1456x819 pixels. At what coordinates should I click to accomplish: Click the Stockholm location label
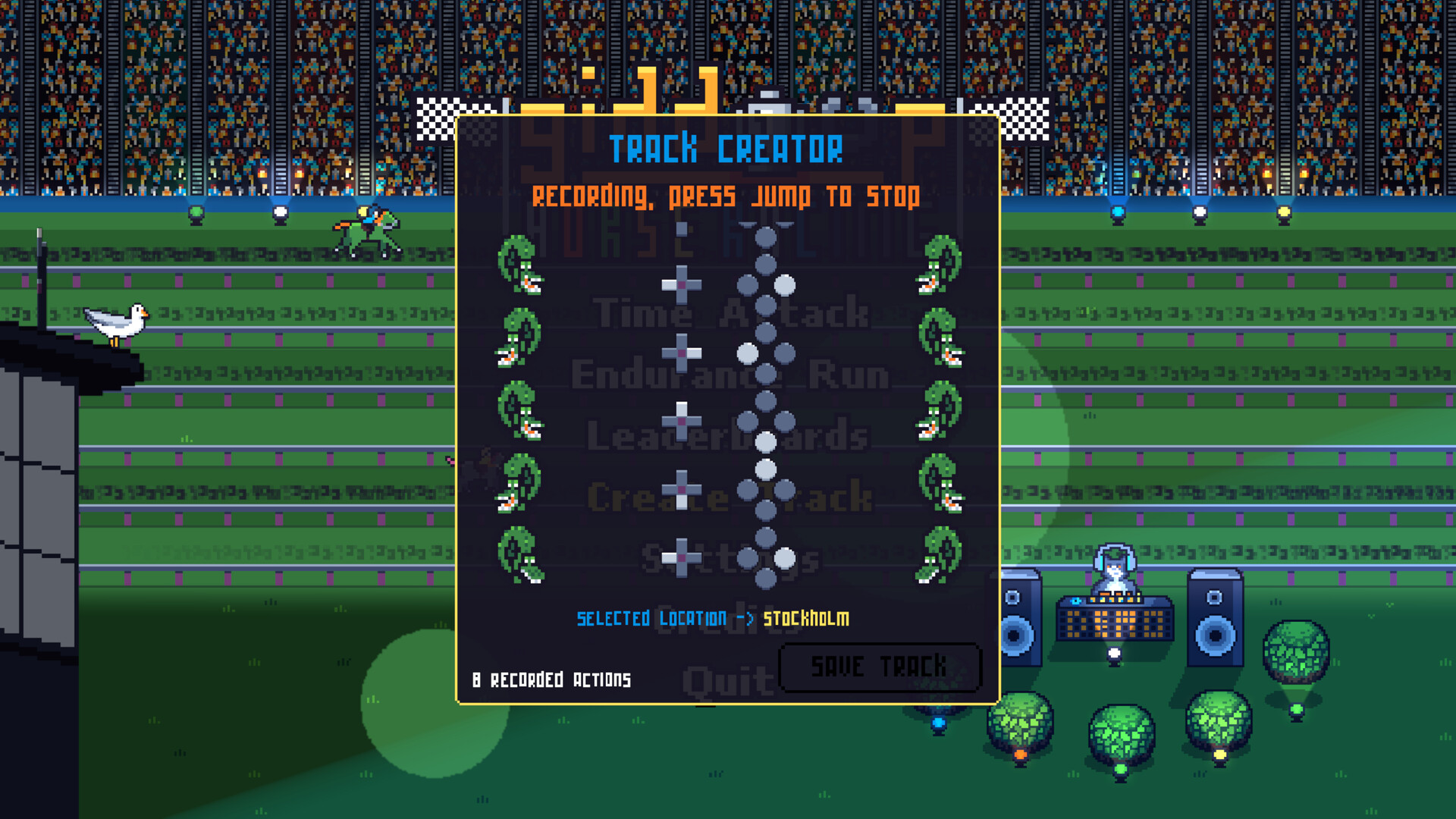(x=805, y=618)
